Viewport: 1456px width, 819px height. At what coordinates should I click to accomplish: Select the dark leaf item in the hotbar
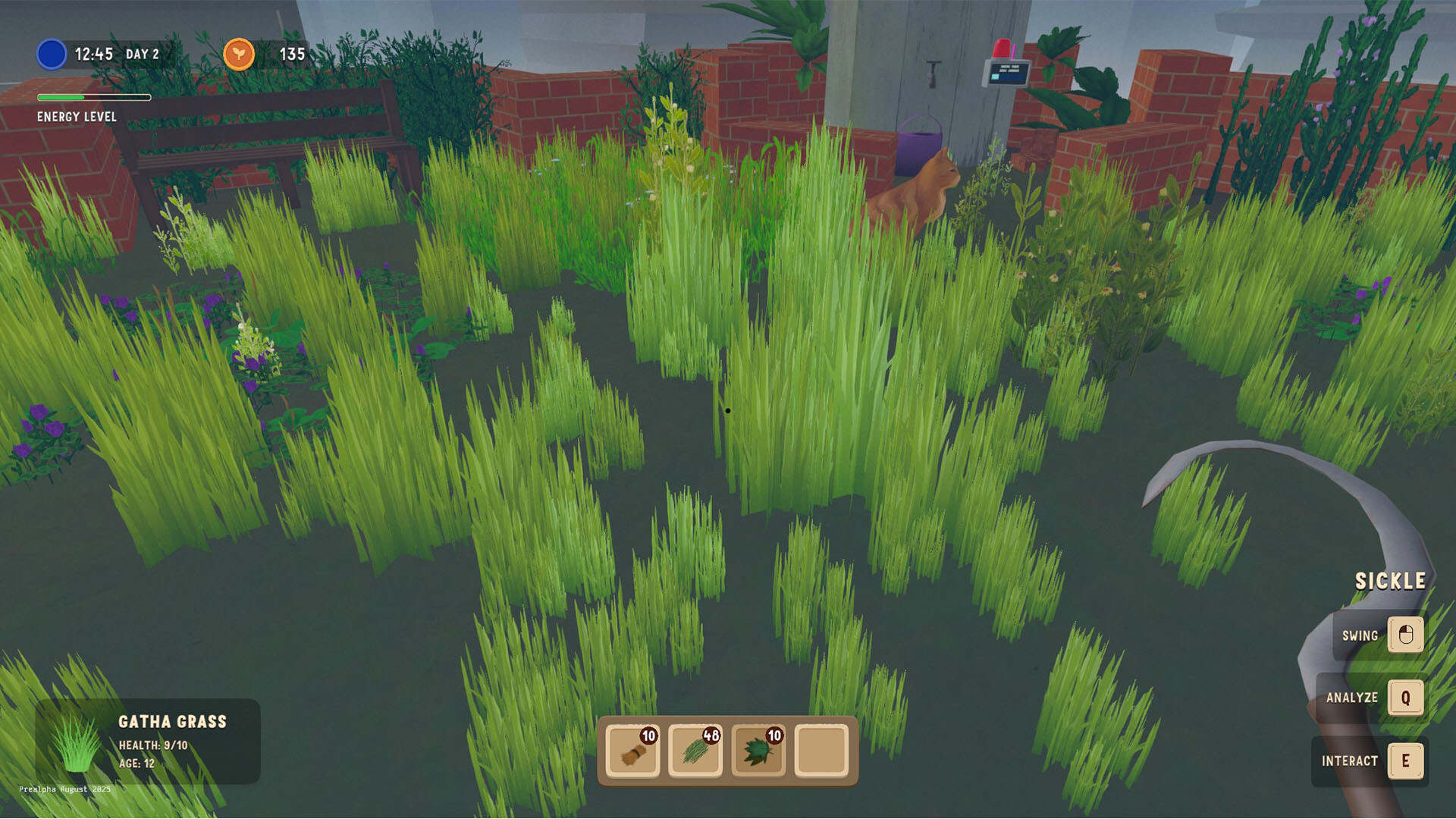coord(758,751)
